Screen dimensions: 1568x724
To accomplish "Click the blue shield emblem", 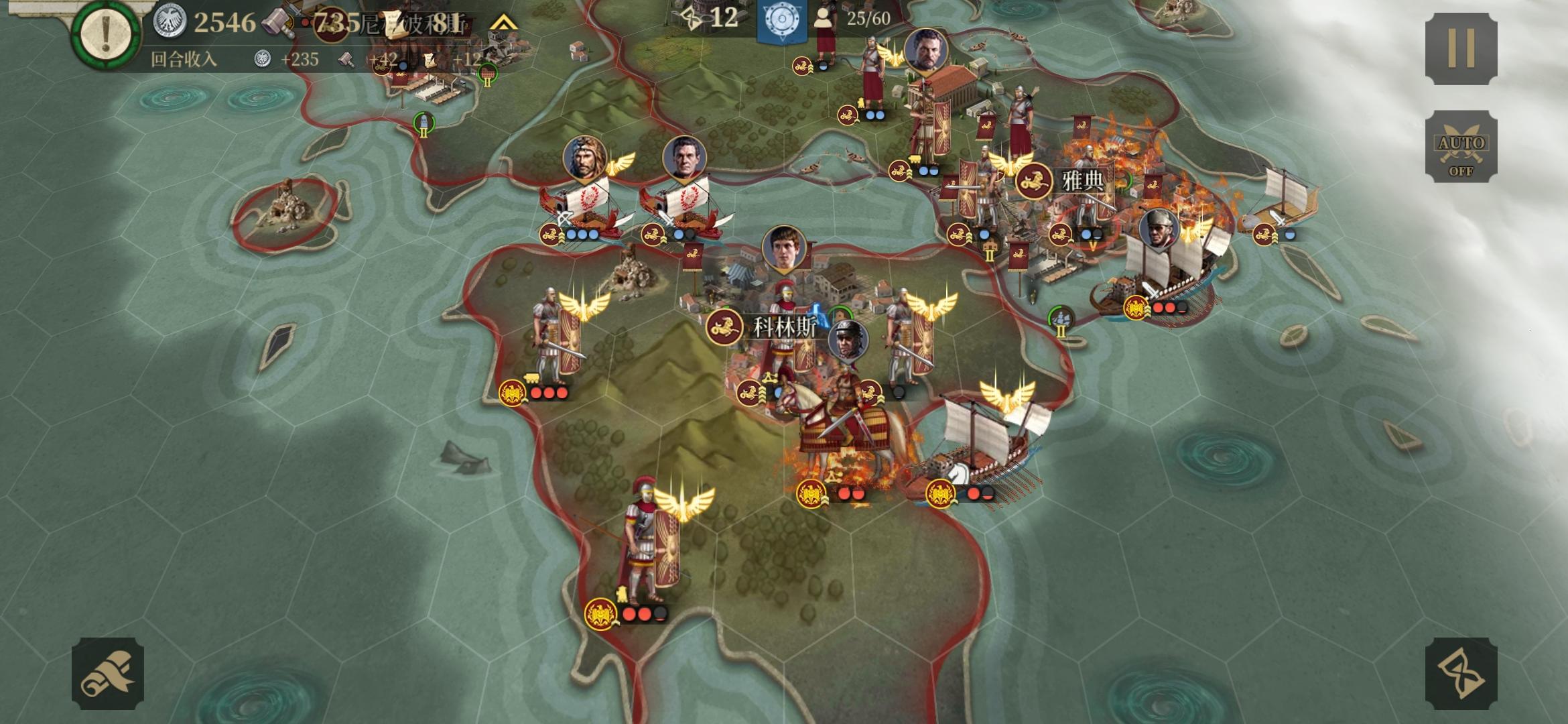I will (781, 20).
